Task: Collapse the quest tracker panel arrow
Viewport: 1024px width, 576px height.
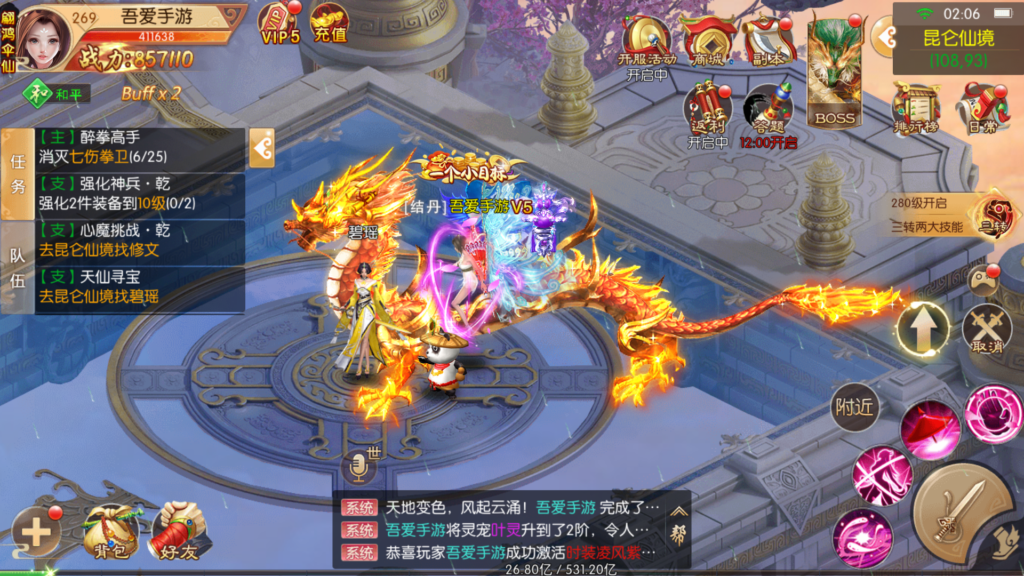Action: point(262,149)
